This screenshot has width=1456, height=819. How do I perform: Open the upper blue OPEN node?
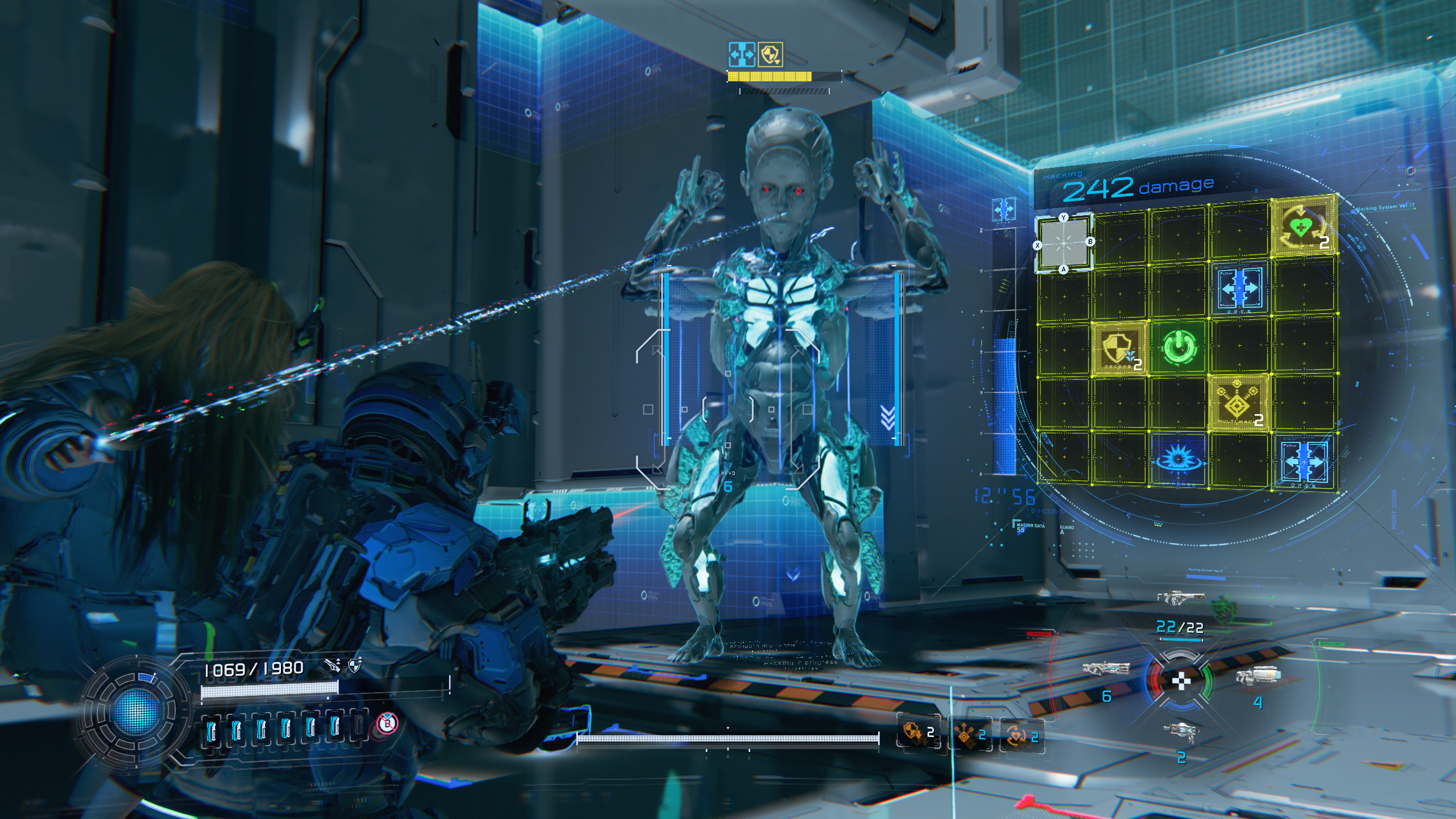tap(1239, 290)
